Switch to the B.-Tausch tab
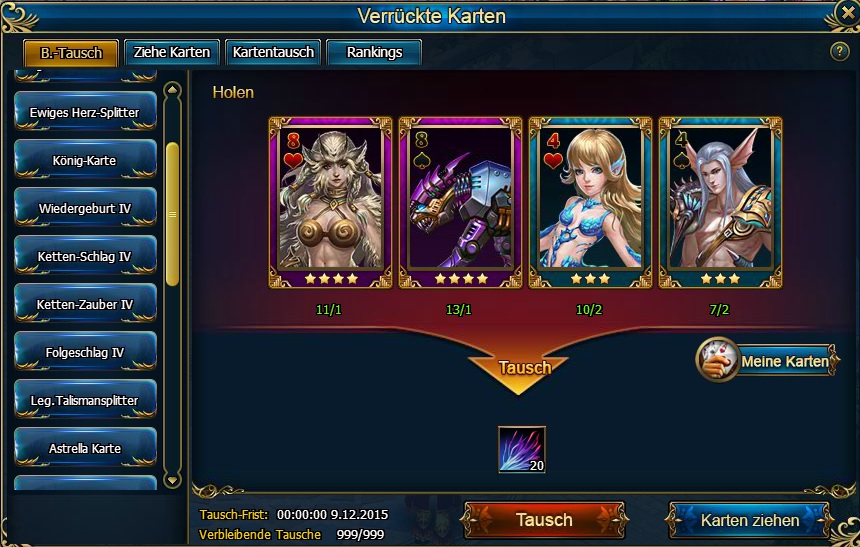 pos(71,53)
